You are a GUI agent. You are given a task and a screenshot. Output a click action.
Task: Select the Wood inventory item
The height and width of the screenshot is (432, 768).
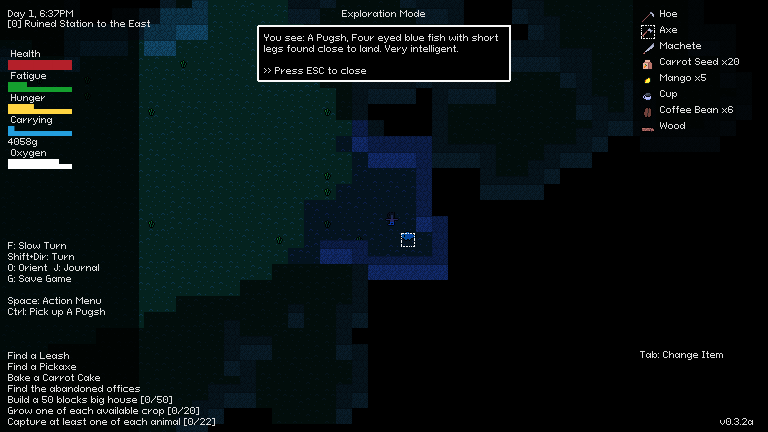(x=671, y=126)
